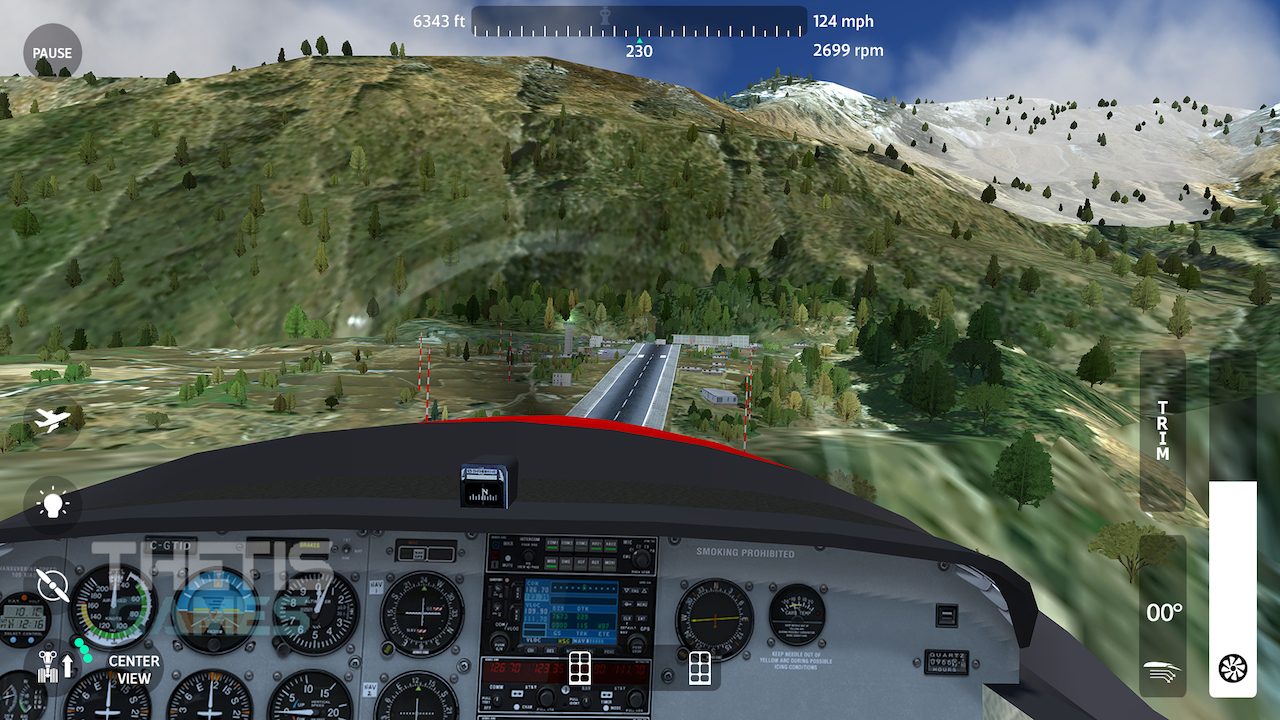This screenshot has height=720, width=1280.
Task: Open the COM radio frequency keypad
Action: [x=579, y=666]
